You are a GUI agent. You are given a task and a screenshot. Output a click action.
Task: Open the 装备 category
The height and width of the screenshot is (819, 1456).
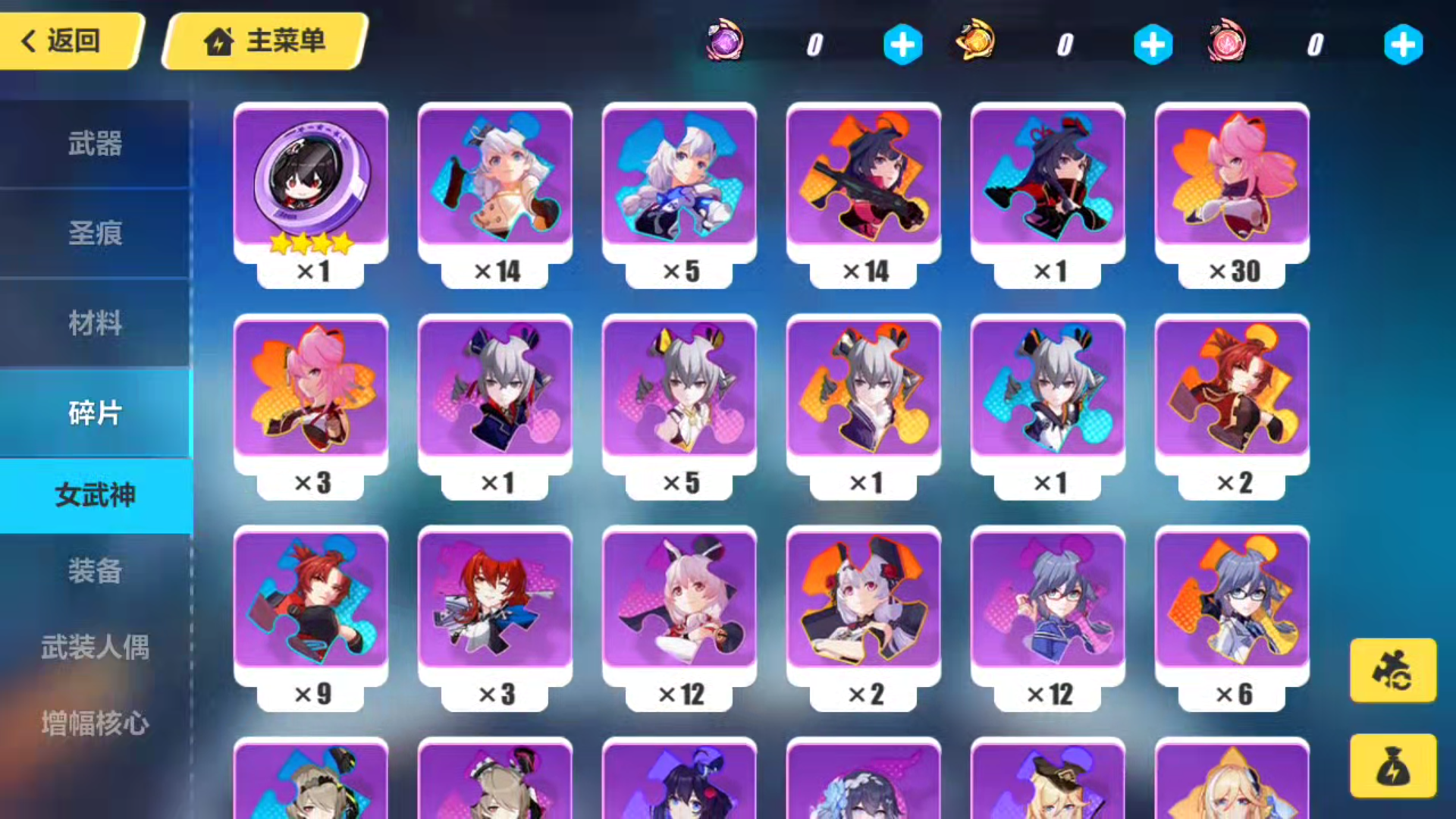95,573
